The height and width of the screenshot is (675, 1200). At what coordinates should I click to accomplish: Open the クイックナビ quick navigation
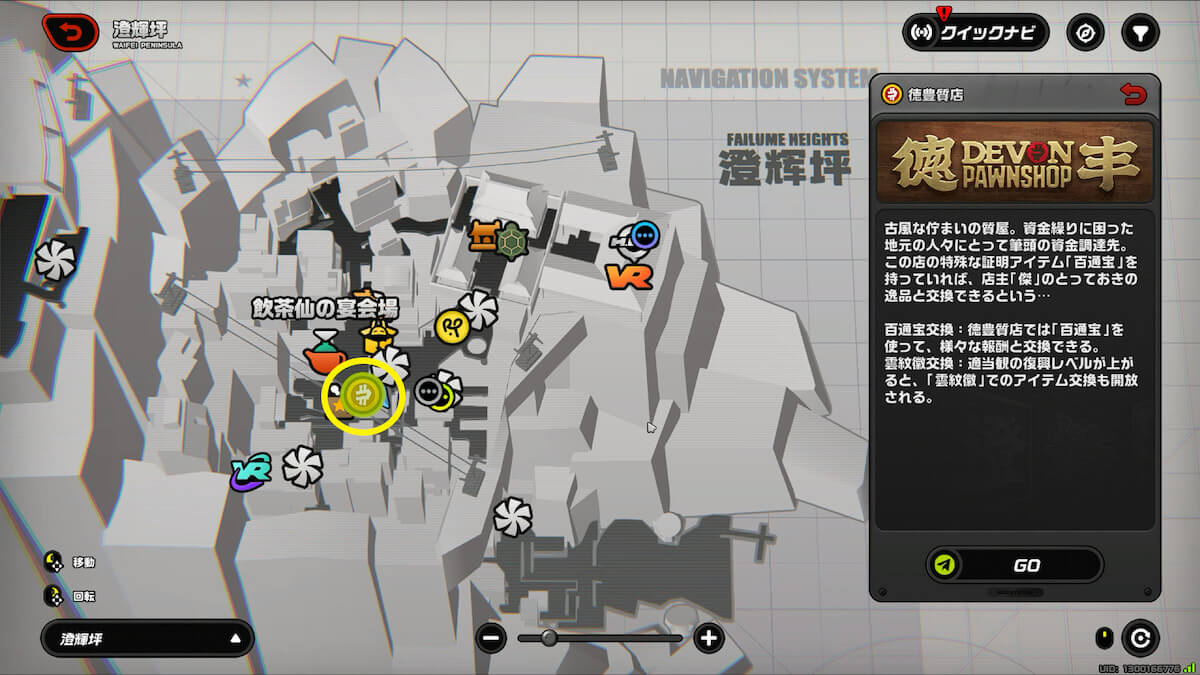[x=975, y=33]
